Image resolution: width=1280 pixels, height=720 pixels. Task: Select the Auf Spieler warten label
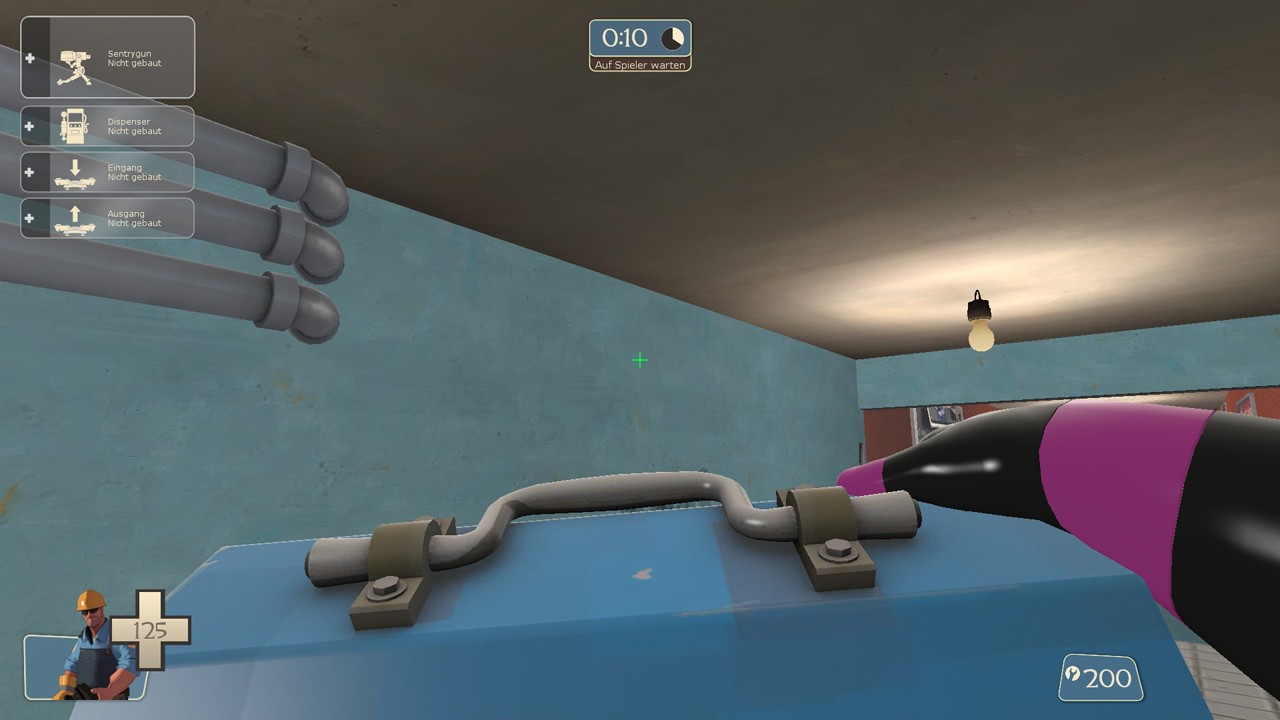[640, 63]
